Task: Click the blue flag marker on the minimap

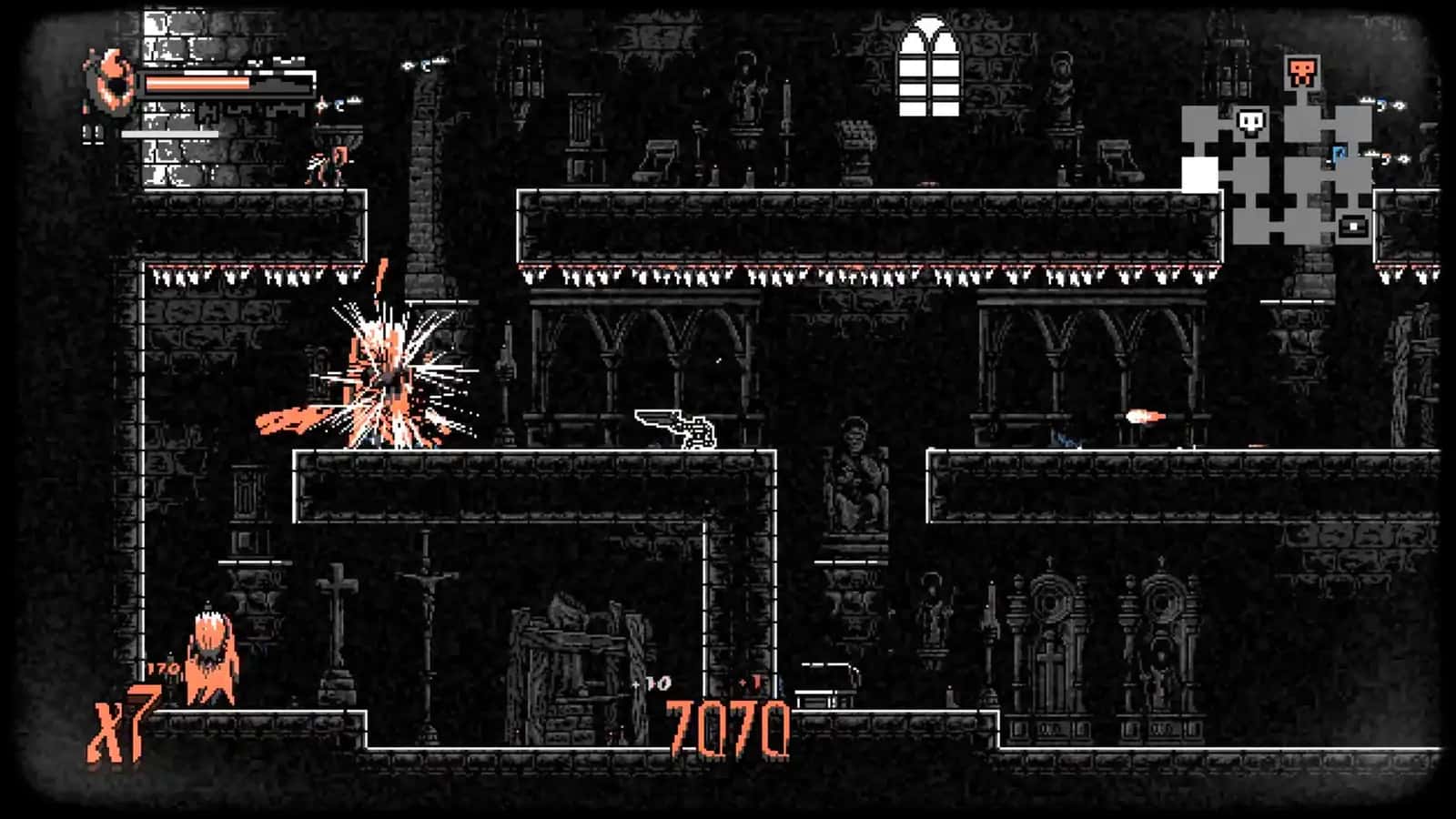Action: click(1339, 153)
